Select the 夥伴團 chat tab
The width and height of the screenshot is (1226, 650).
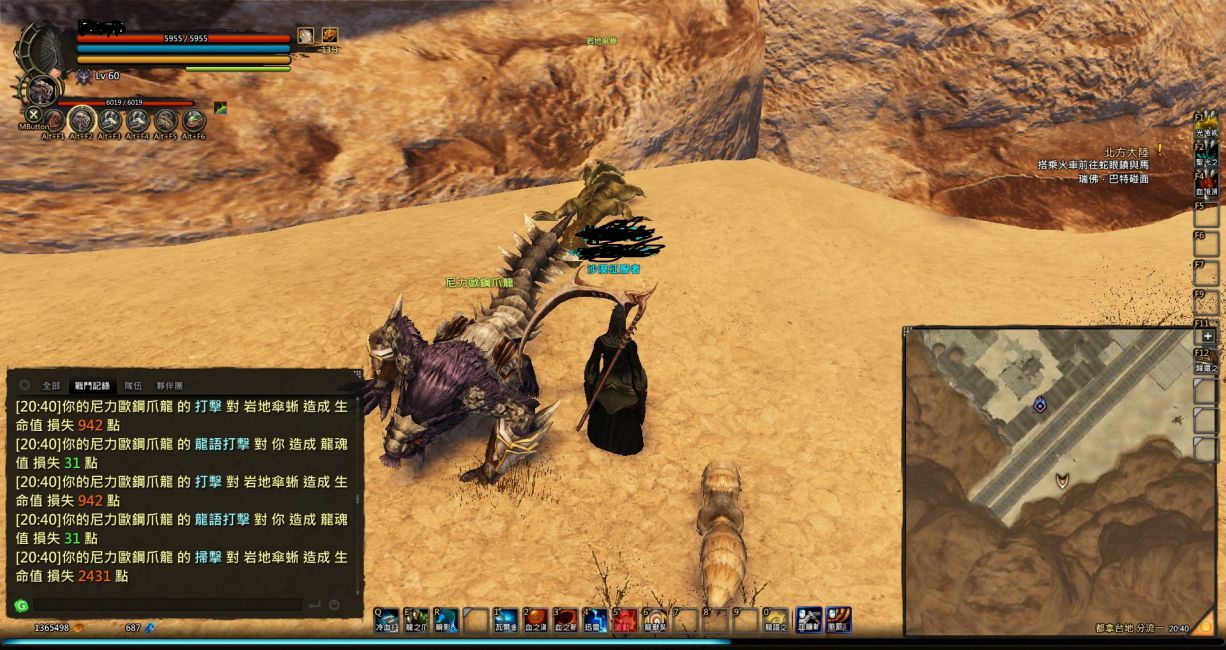click(x=170, y=385)
